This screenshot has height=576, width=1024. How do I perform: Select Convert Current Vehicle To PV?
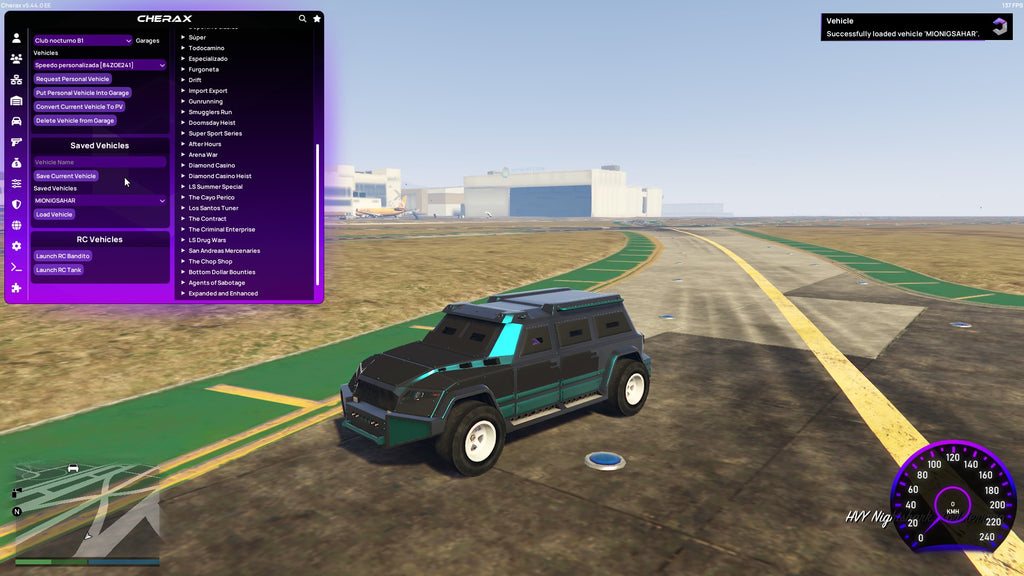[x=79, y=107]
